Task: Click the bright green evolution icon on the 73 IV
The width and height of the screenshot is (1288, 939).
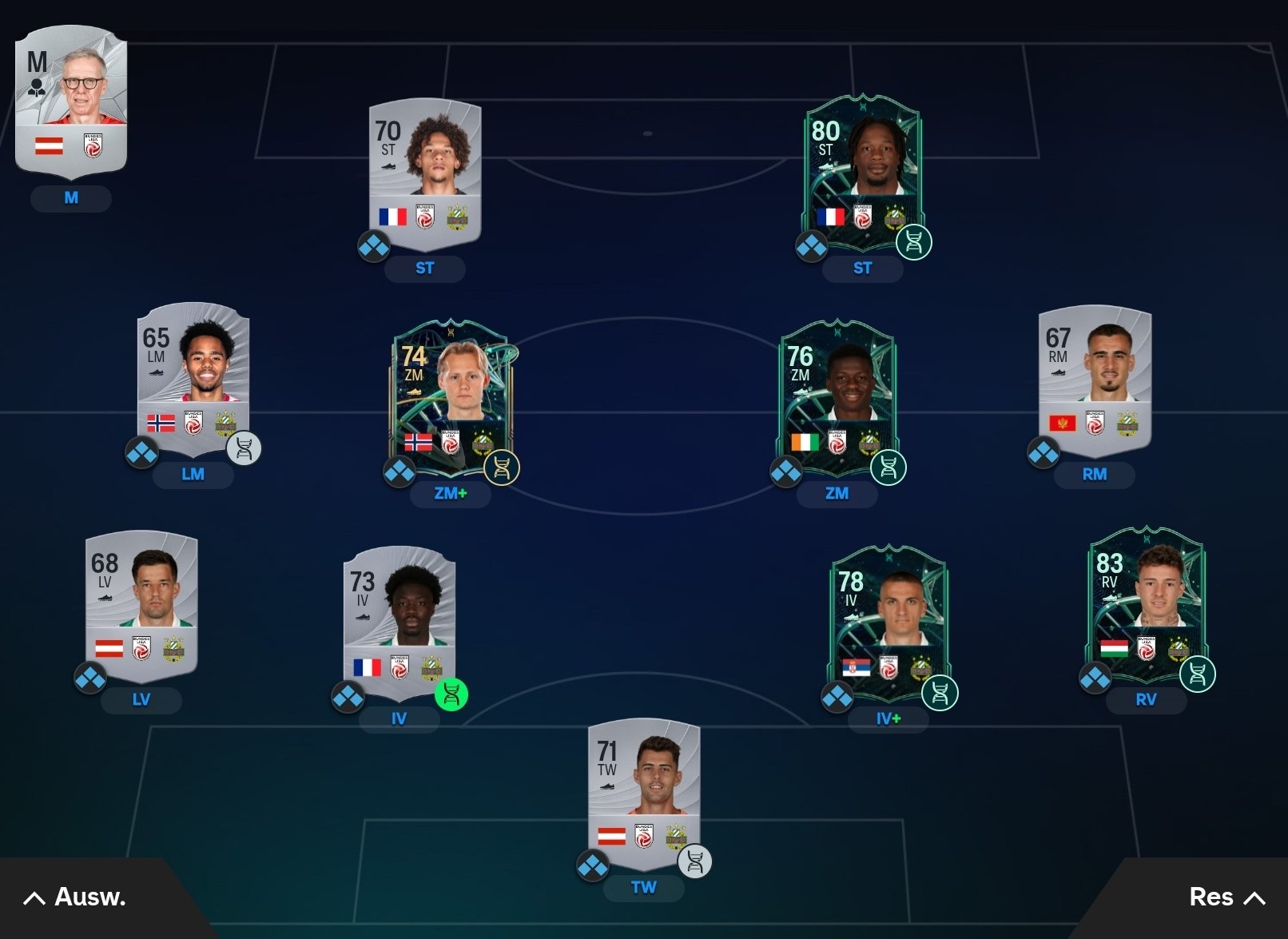Action: (451, 694)
